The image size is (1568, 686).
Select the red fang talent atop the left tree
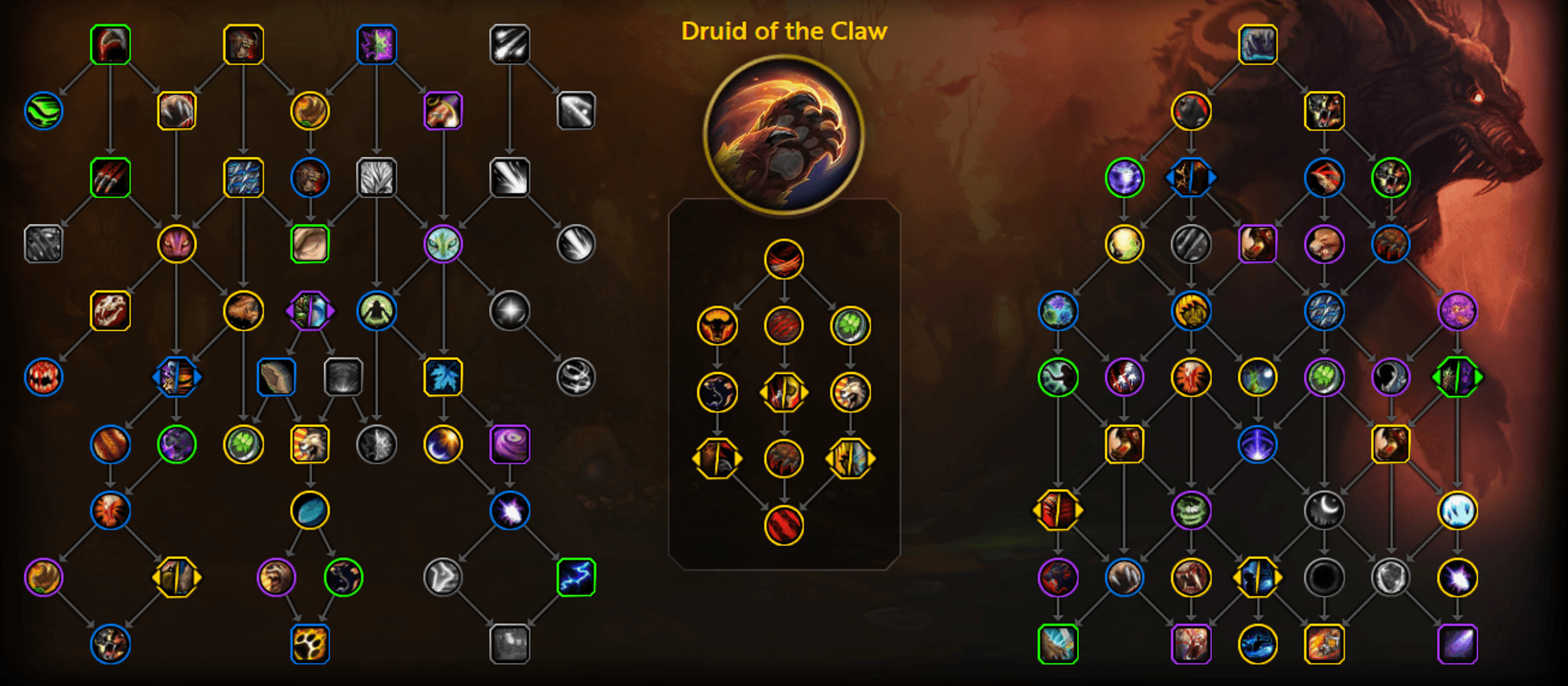[109, 45]
